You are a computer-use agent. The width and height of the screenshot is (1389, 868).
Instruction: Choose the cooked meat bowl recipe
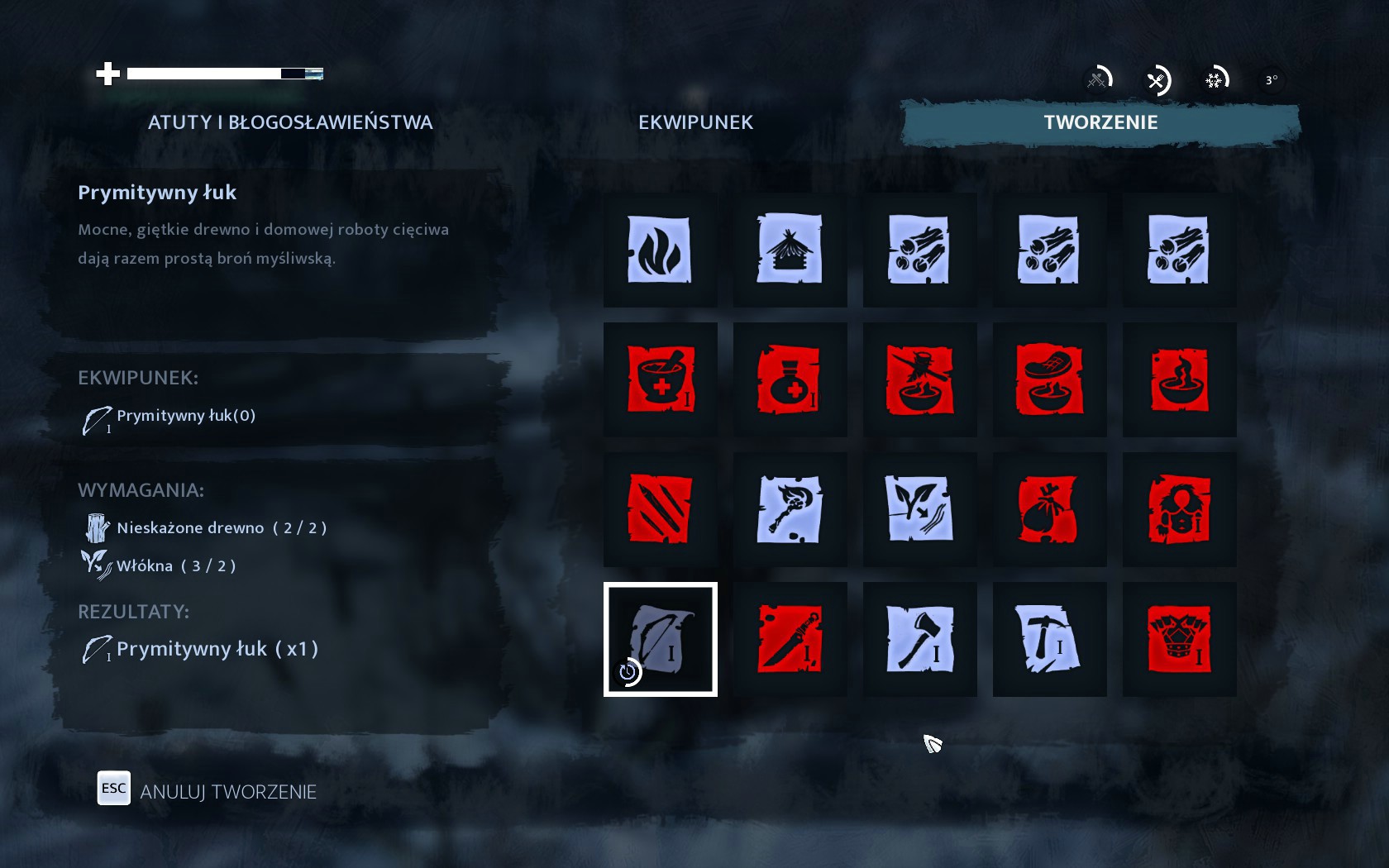[1049, 379]
